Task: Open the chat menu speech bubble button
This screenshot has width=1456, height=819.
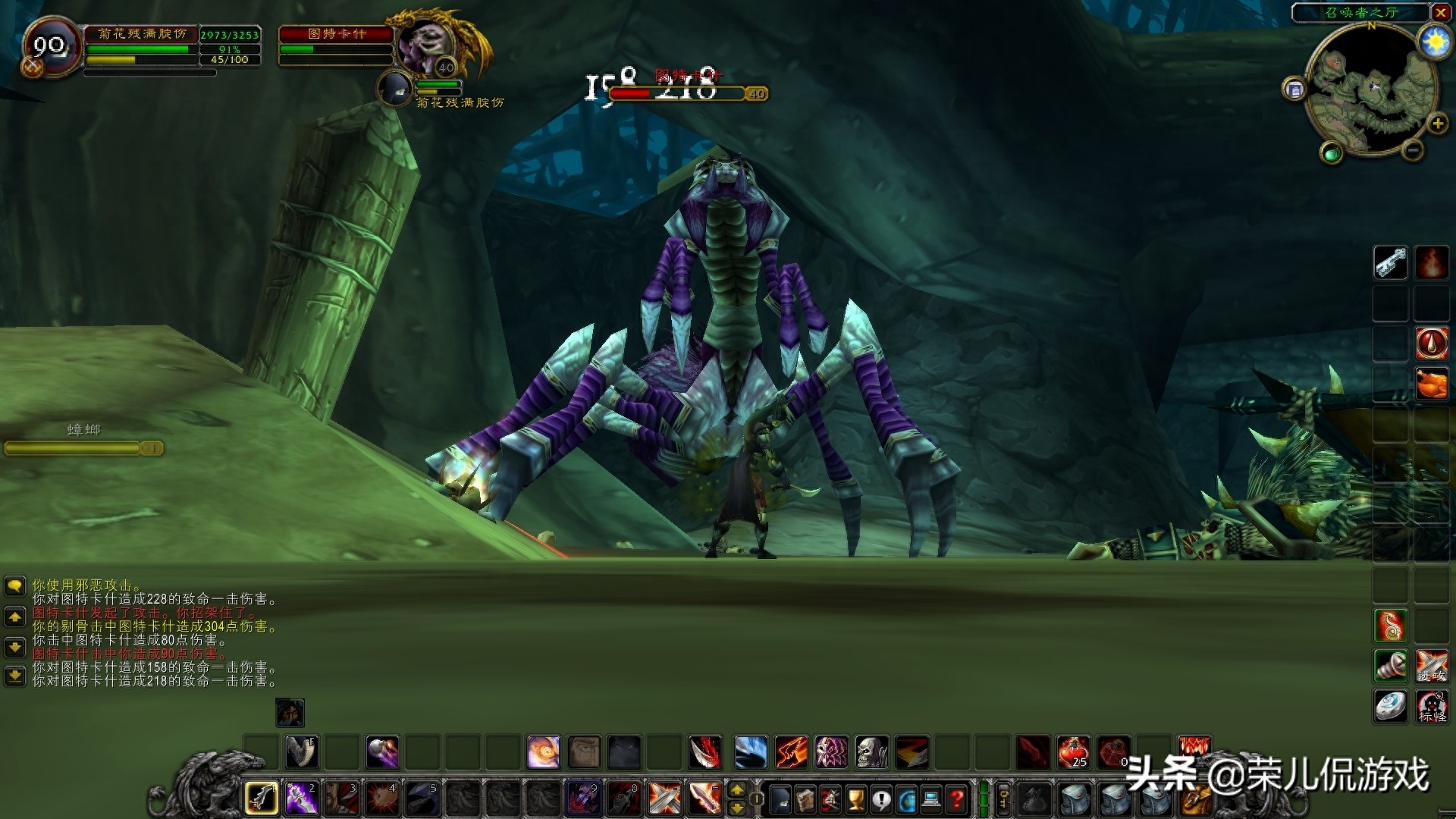Action: click(x=15, y=585)
